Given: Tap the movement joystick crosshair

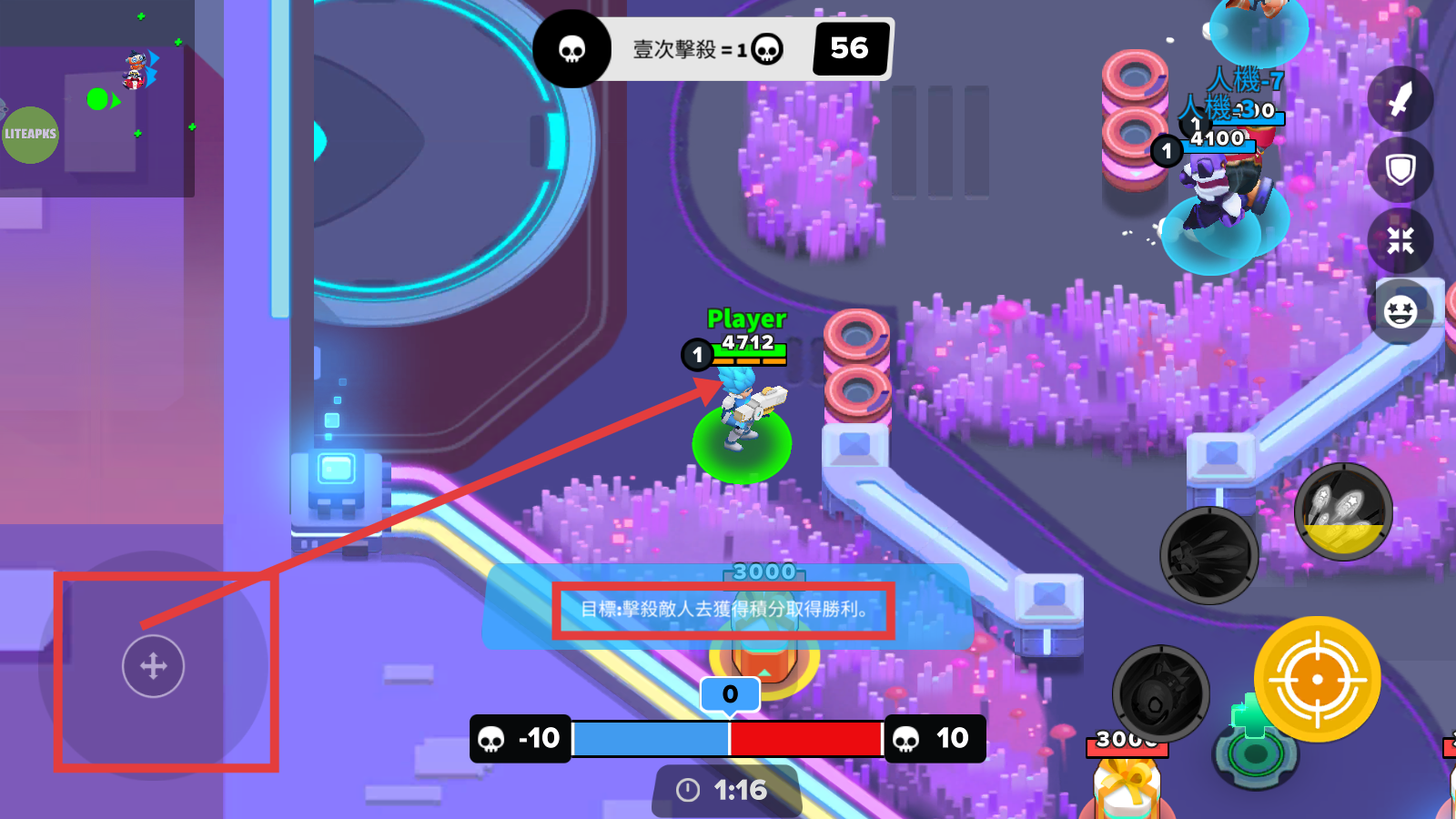Looking at the screenshot, I should click(x=153, y=666).
